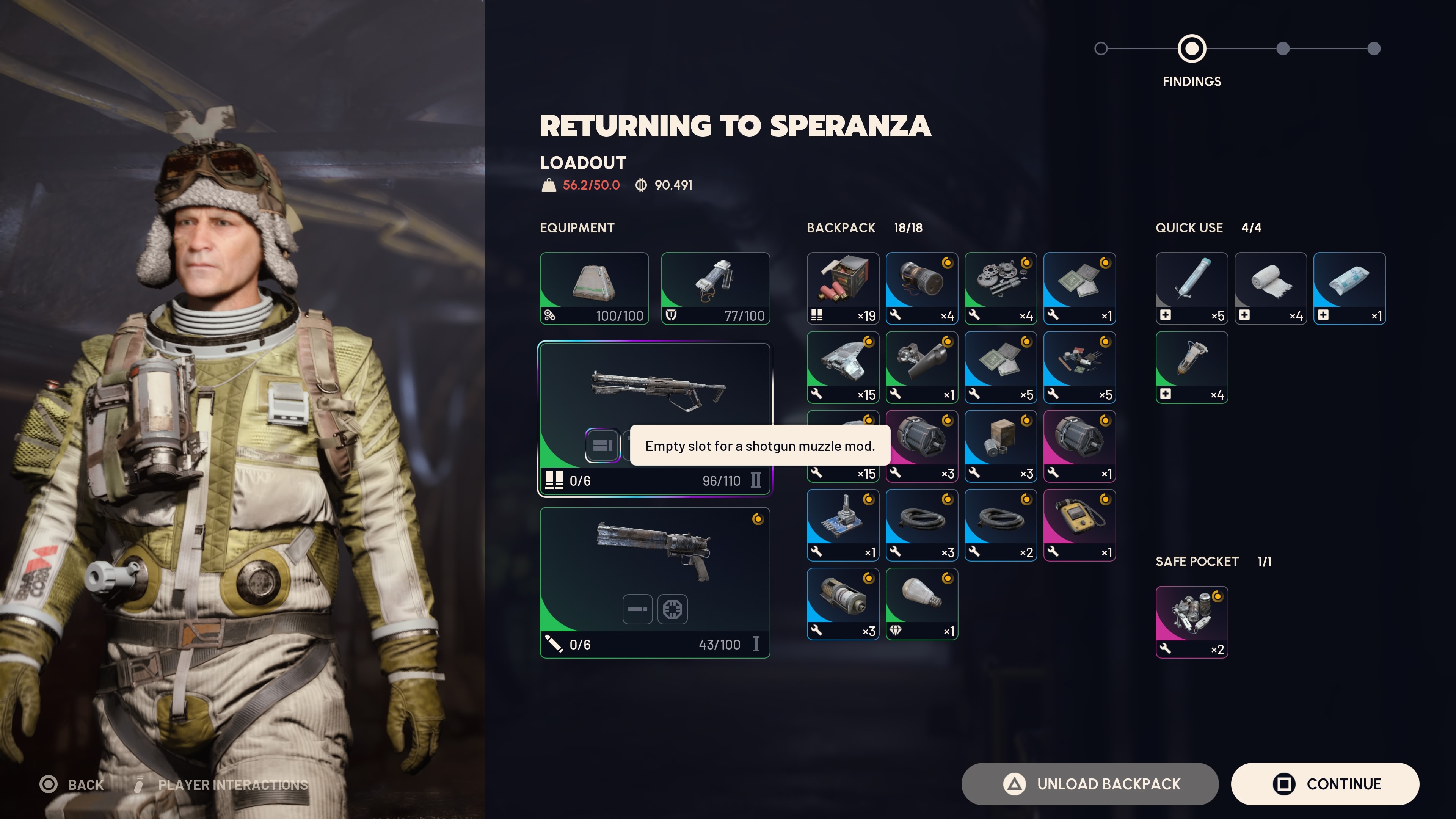
Task: Open Player Interactions
Action: click(x=223, y=784)
